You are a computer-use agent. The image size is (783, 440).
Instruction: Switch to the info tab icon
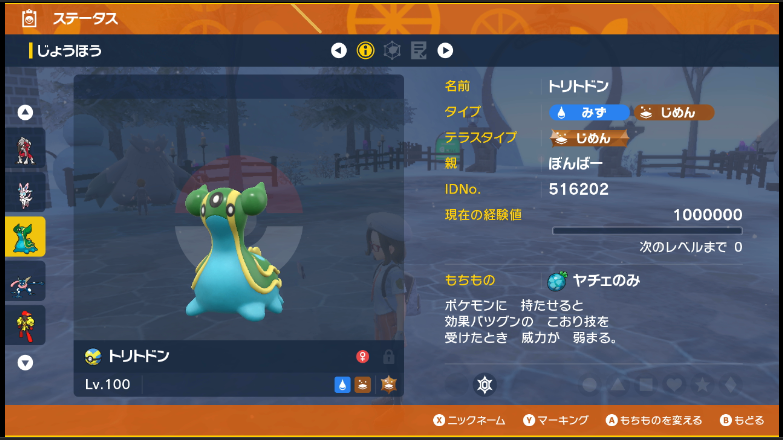[x=365, y=50]
